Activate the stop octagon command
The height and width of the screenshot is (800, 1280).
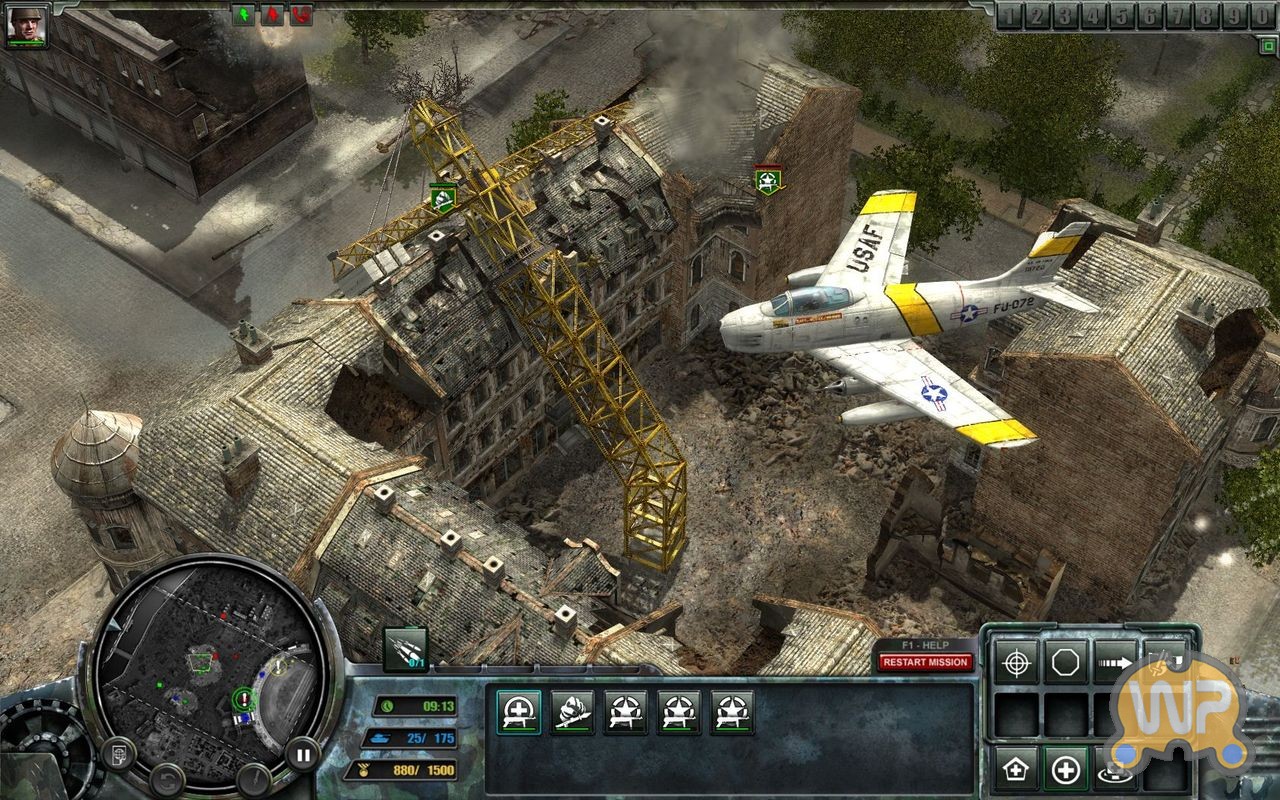click(x=1066, y=662)
